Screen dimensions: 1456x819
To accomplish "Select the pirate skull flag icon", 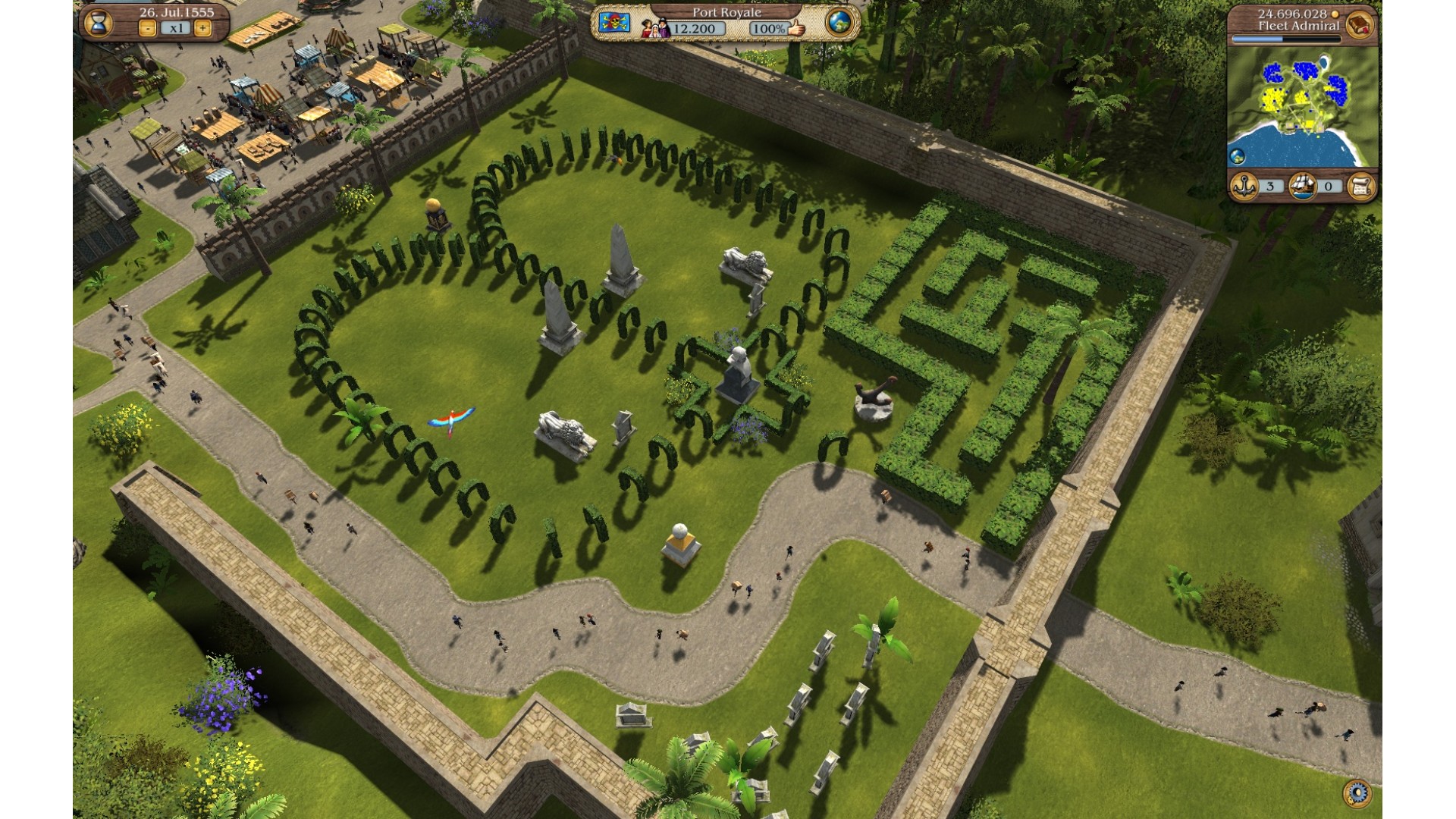I will 614,23.
